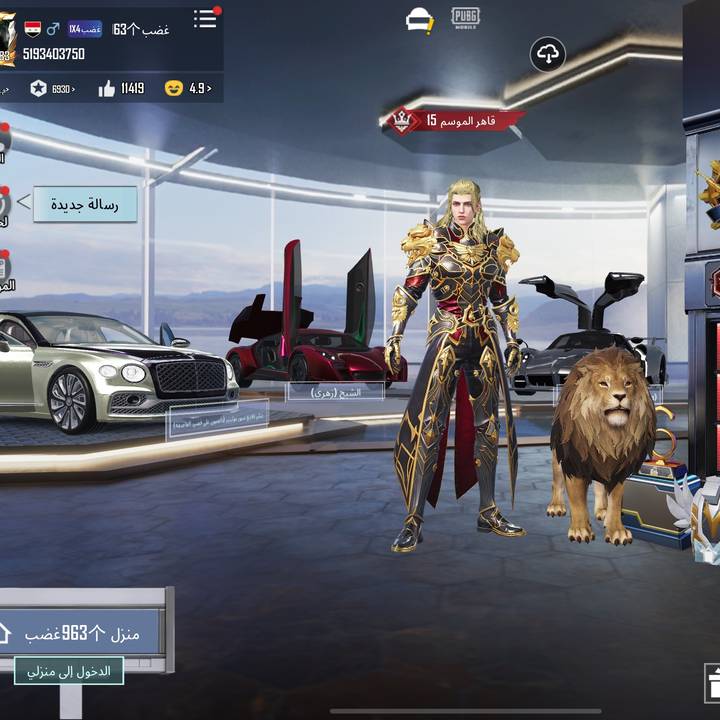Enter my home via الدخول إلى منزلي
Viewport: 720px width, 720px height.
coord(69,671)
